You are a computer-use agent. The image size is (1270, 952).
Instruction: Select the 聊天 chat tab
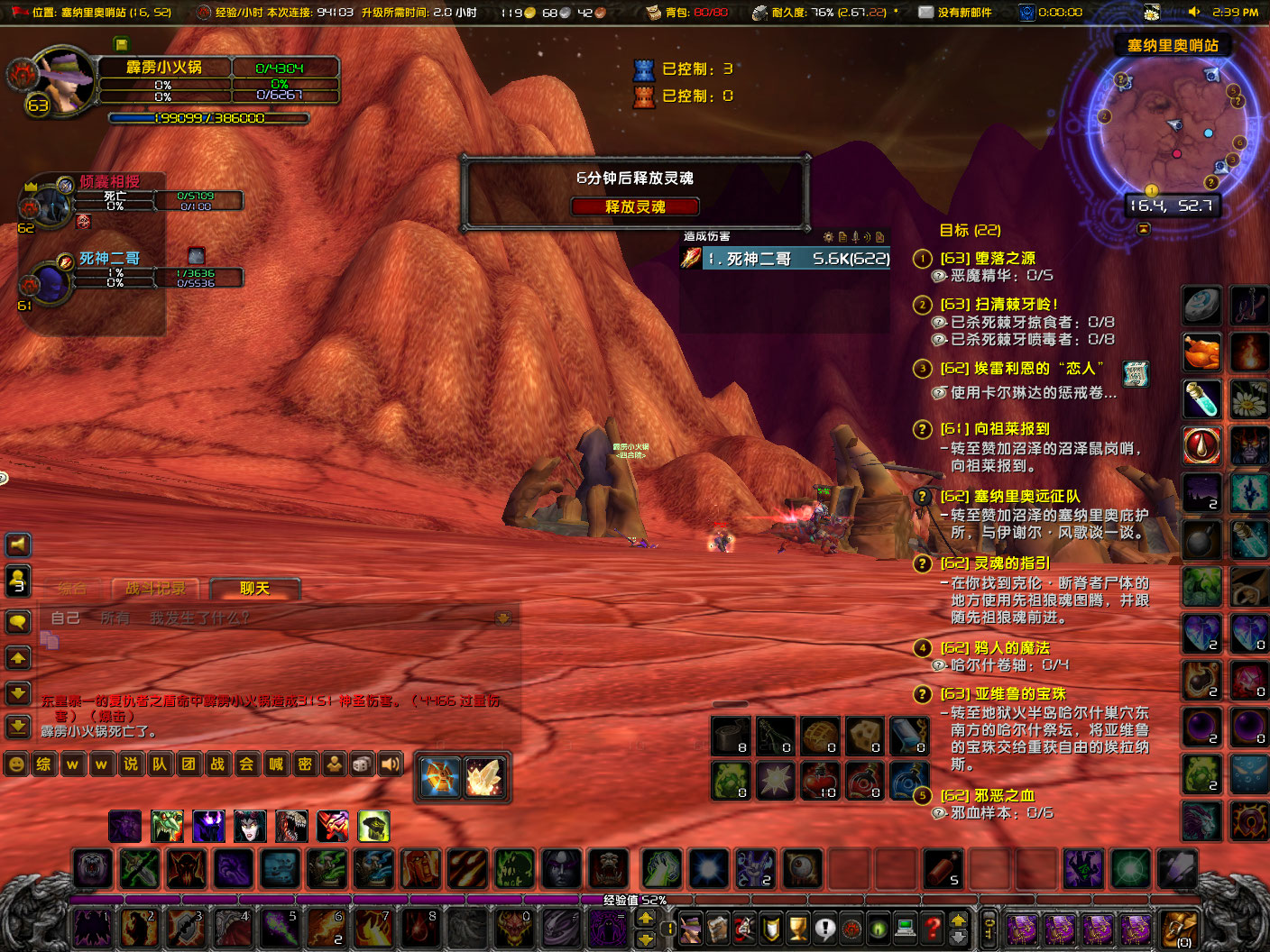pos(254,589)
